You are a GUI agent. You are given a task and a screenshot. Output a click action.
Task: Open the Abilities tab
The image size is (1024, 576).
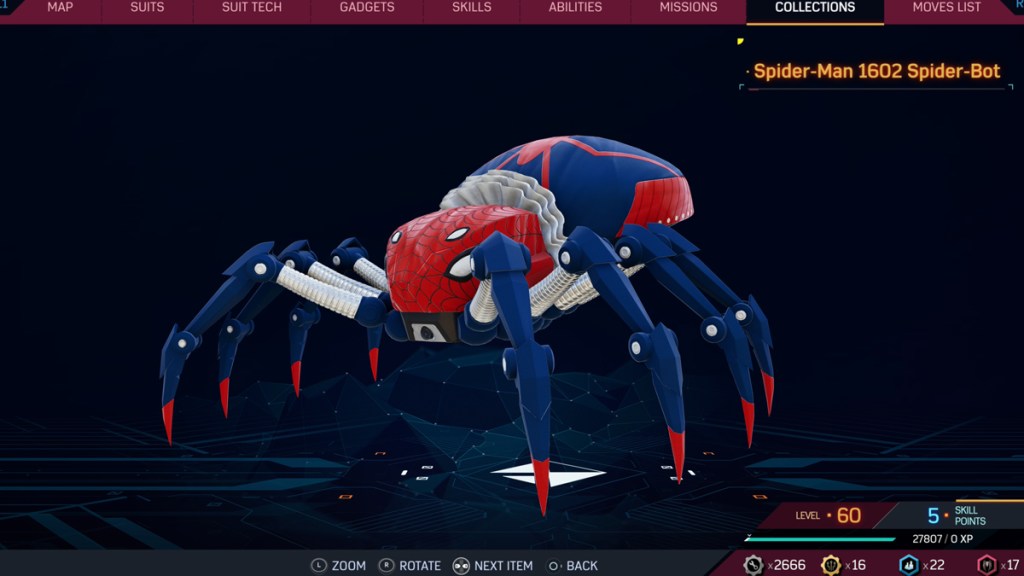tap(575, 8)
